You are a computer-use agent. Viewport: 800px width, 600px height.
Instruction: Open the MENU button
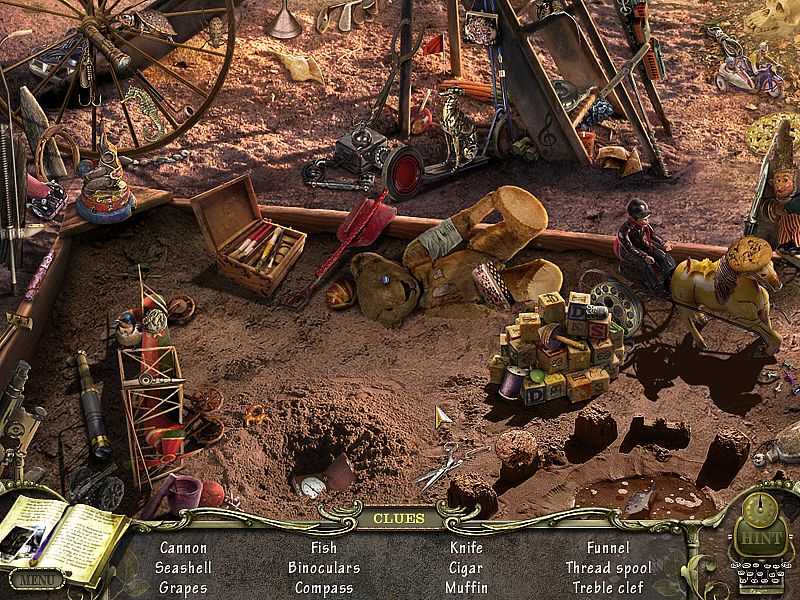[x=36, y=579]
